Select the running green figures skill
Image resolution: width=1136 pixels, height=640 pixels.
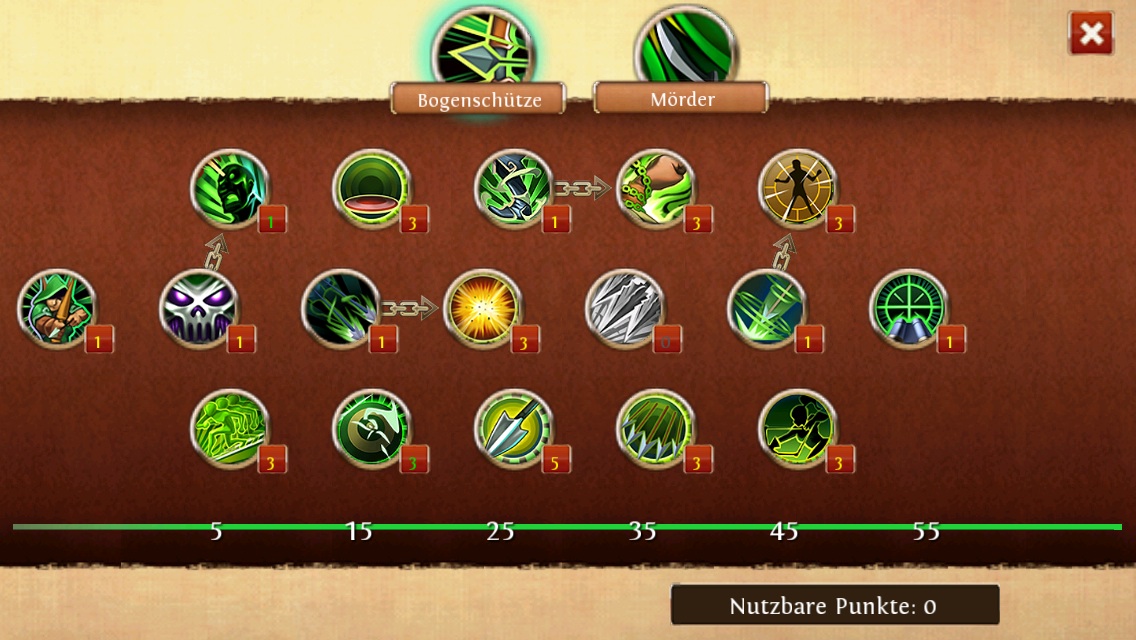(230, 429)
